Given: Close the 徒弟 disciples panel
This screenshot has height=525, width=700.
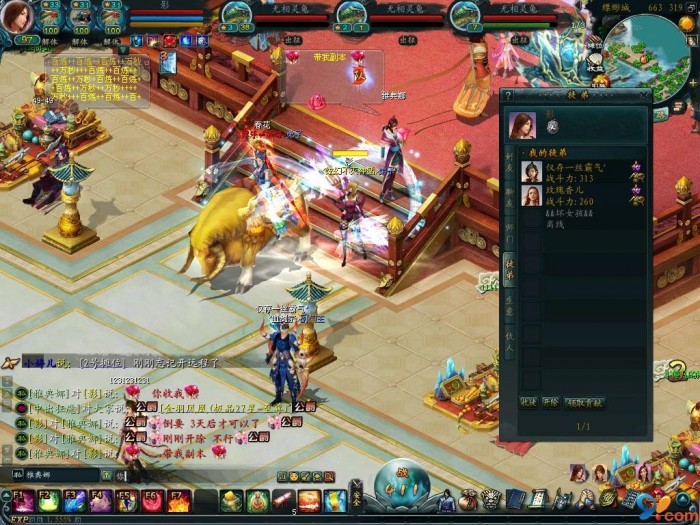Looking at the screenshot, I should point(644,96).
